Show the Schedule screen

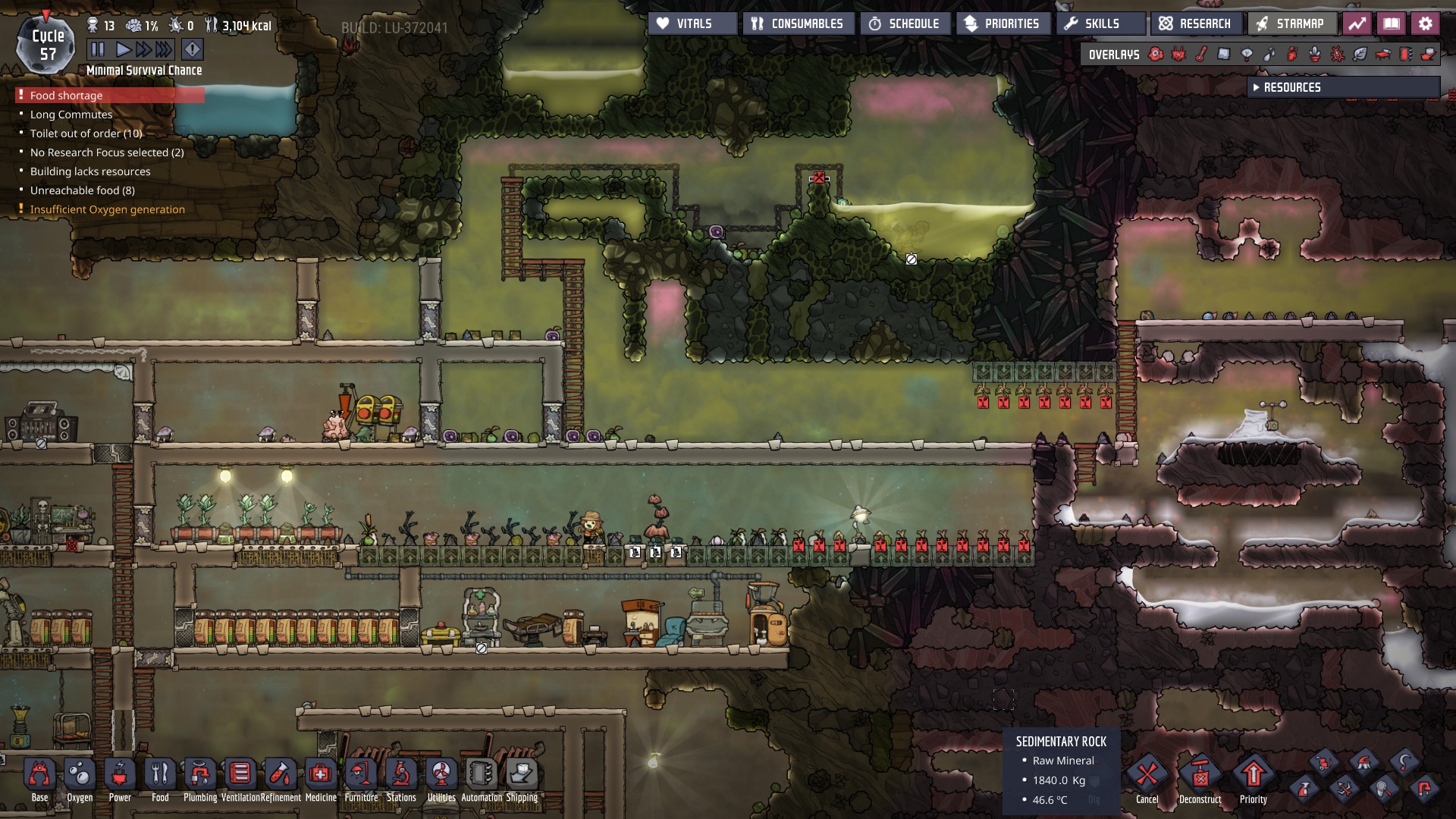pos(904,24)
